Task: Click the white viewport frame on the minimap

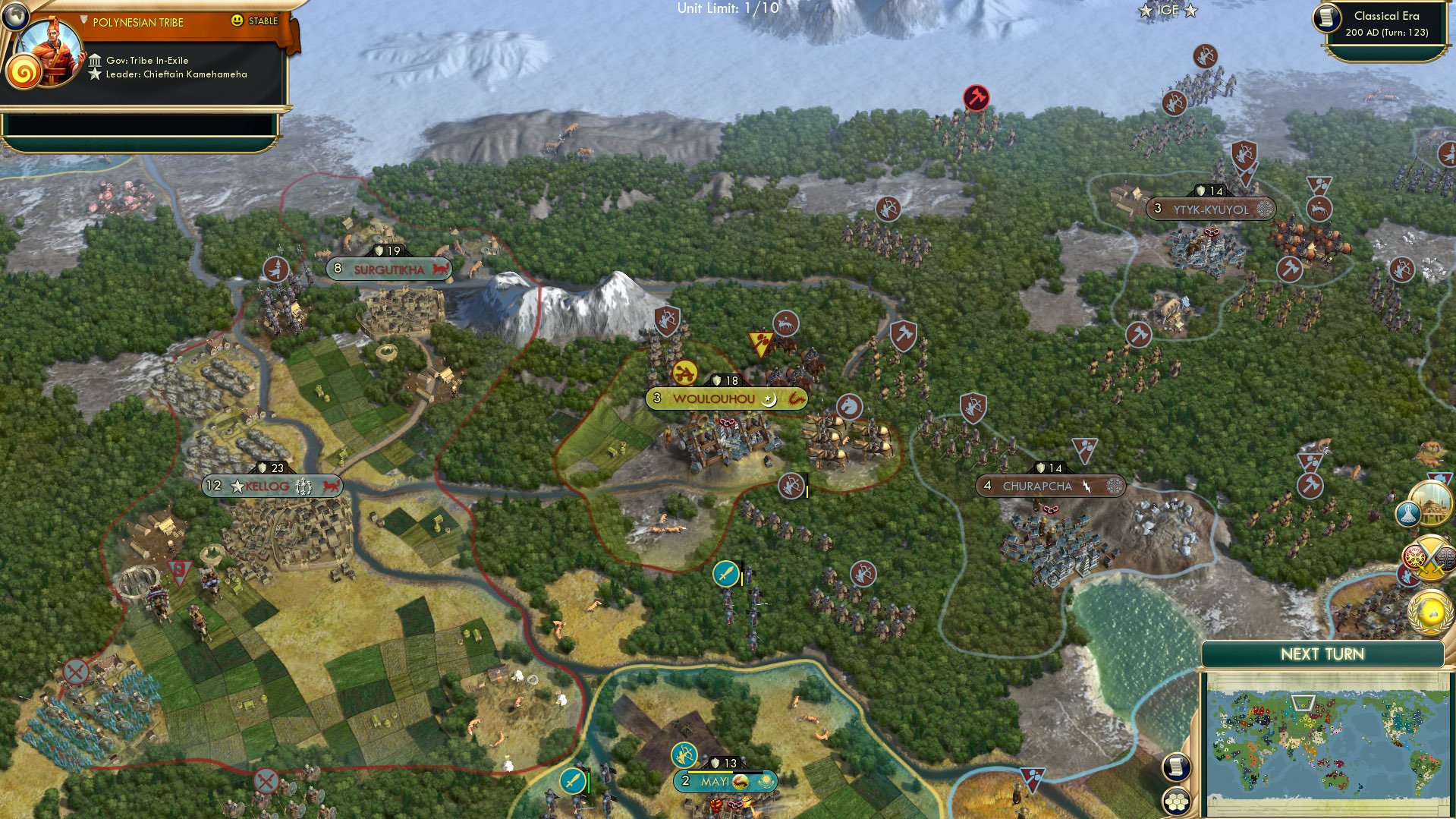Action: coord(1303,704)
